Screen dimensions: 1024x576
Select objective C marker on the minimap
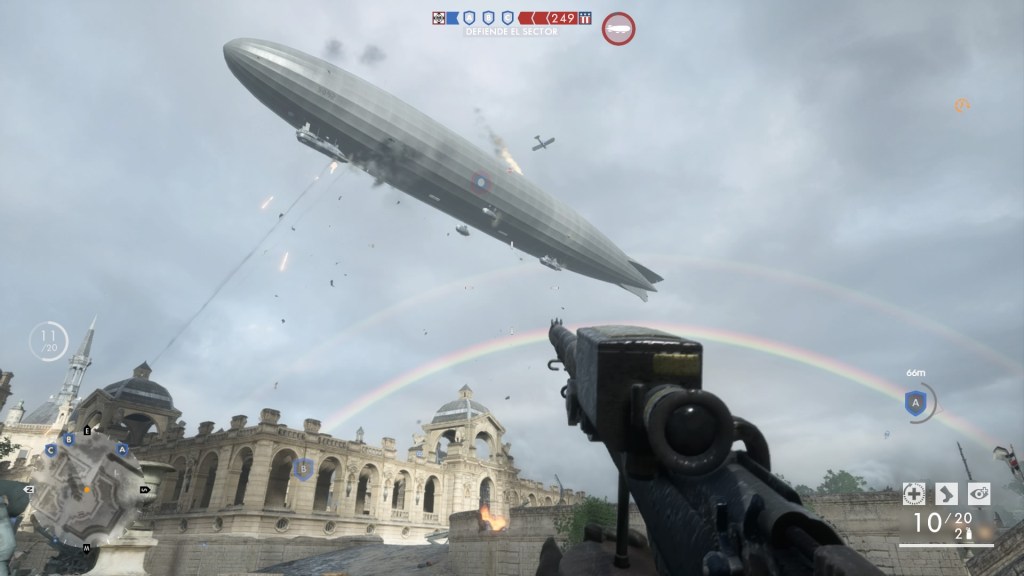(x=50, y=451)
